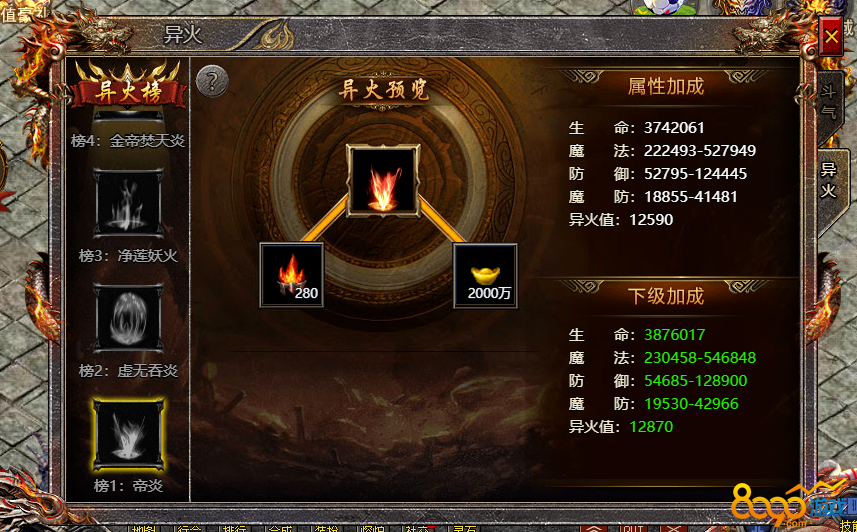The image size is (857, 532).
Task: Close the 异火 window
Action: point(830,38)
